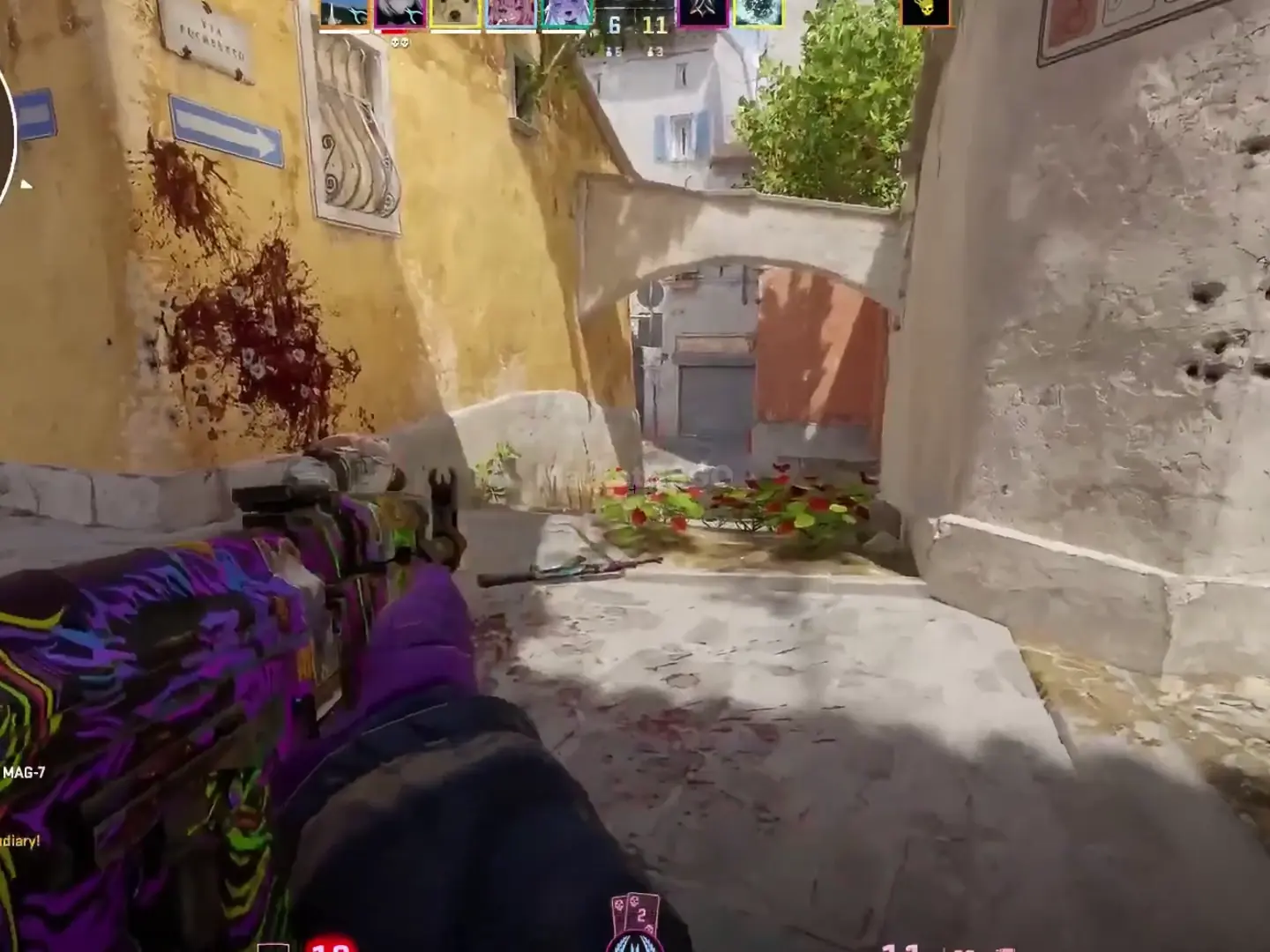Image resolution: width=1270 pixels, height=952 pixels.
Task: Click the skull kill indicator under the second avatar
Action: [399, 42]
